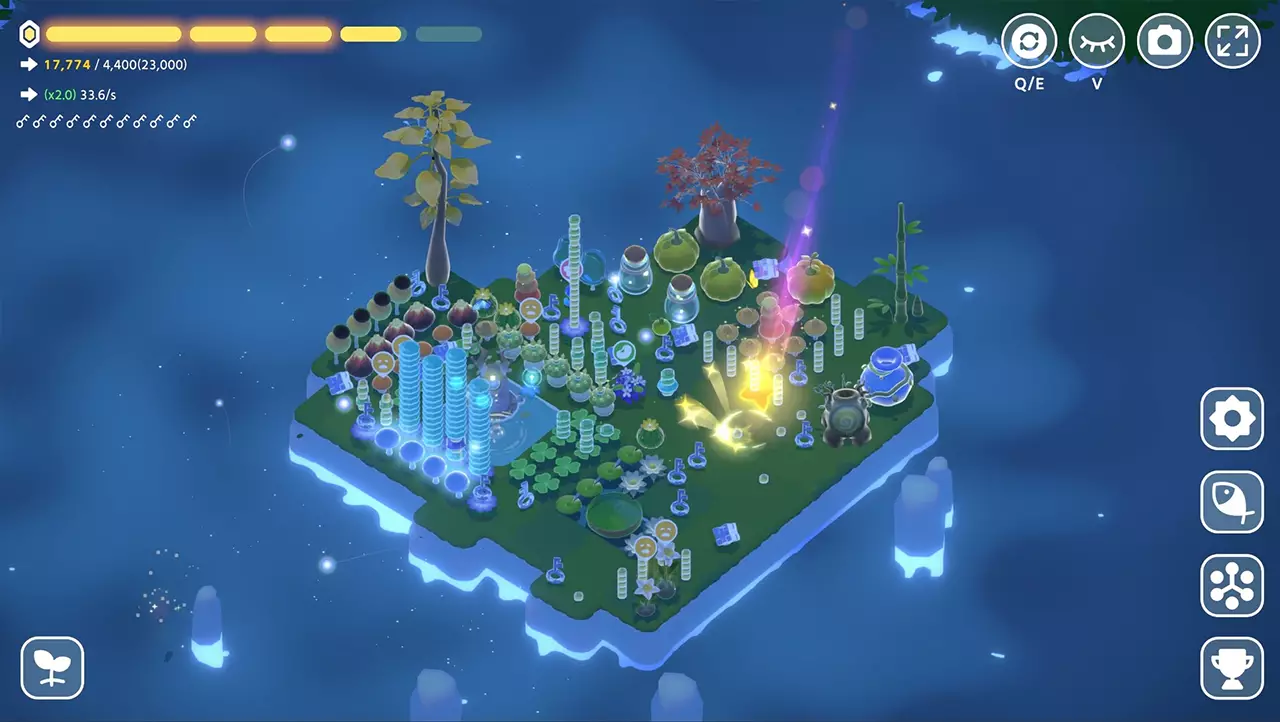Image resolution: width=1280 pixels, height=722 pixels.
Task: Toggle fullscreen with the expand-arrows icon
Action: click(1231, 42)
